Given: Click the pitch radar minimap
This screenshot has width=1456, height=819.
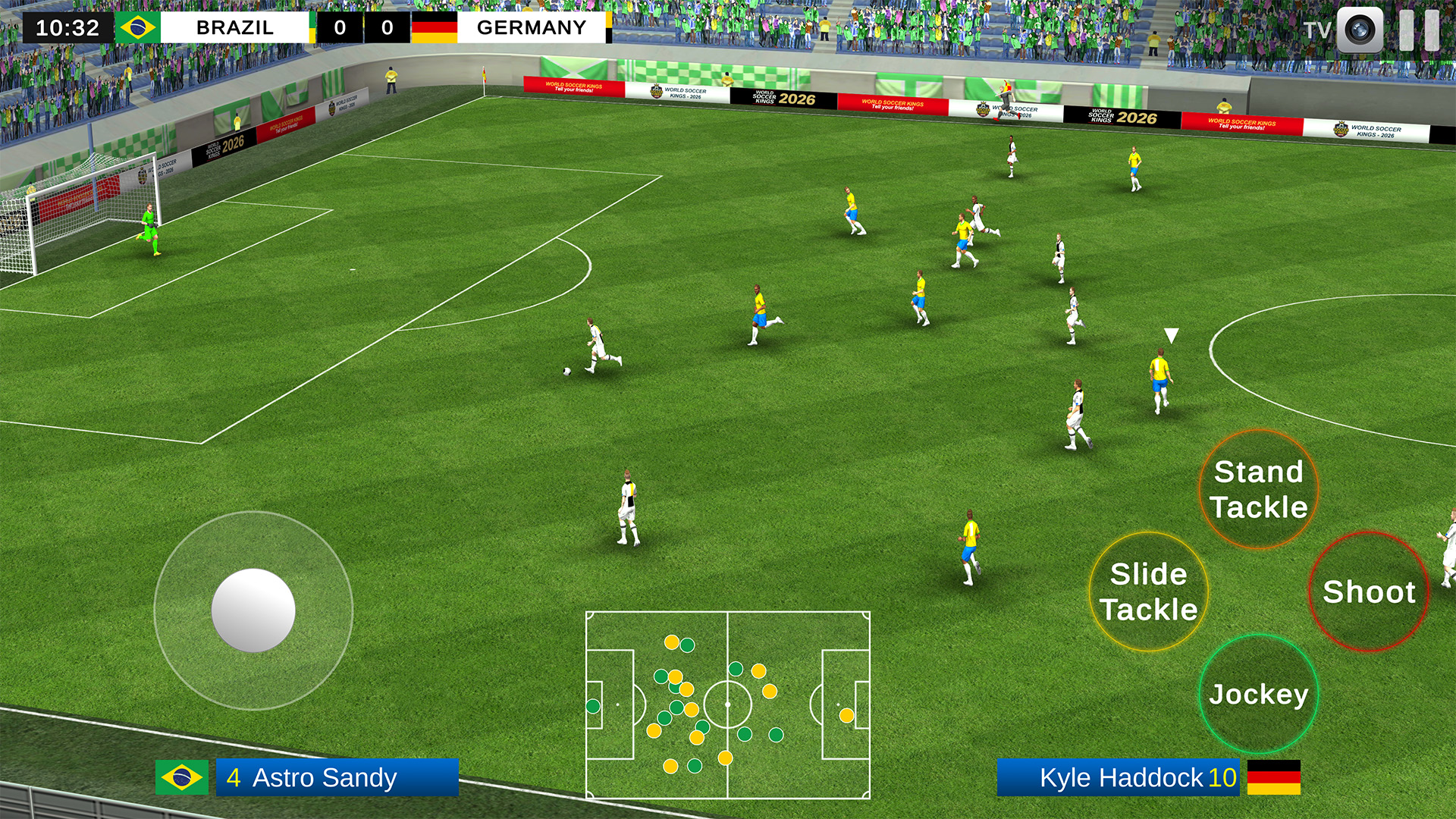Looking at the screenshot, I should click(x=728, y=705).
